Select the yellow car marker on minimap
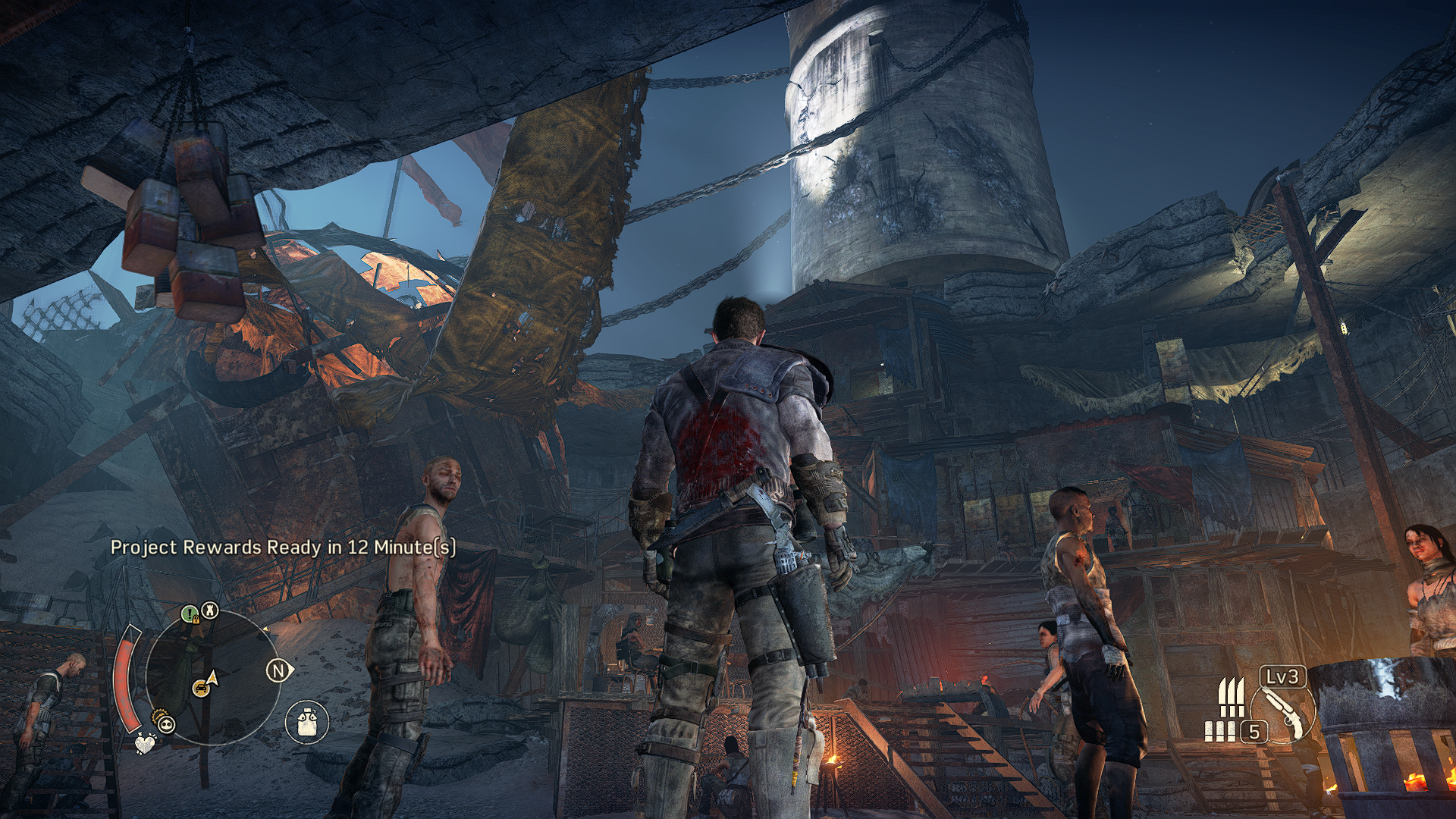Image resolution: width=1456 pixels, height=819 pixels. [200, 687]
